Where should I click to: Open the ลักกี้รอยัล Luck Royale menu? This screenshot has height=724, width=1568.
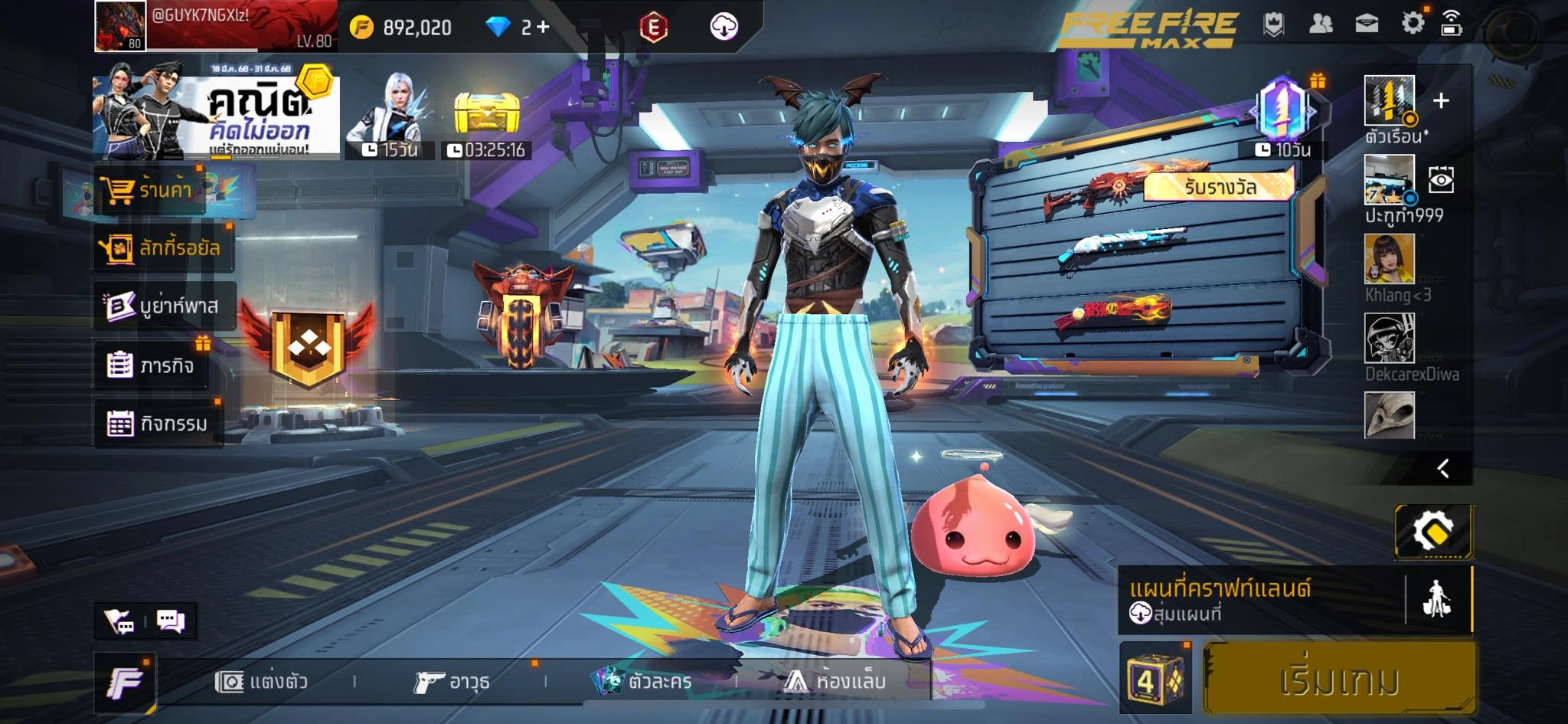[x=162, y=247]
